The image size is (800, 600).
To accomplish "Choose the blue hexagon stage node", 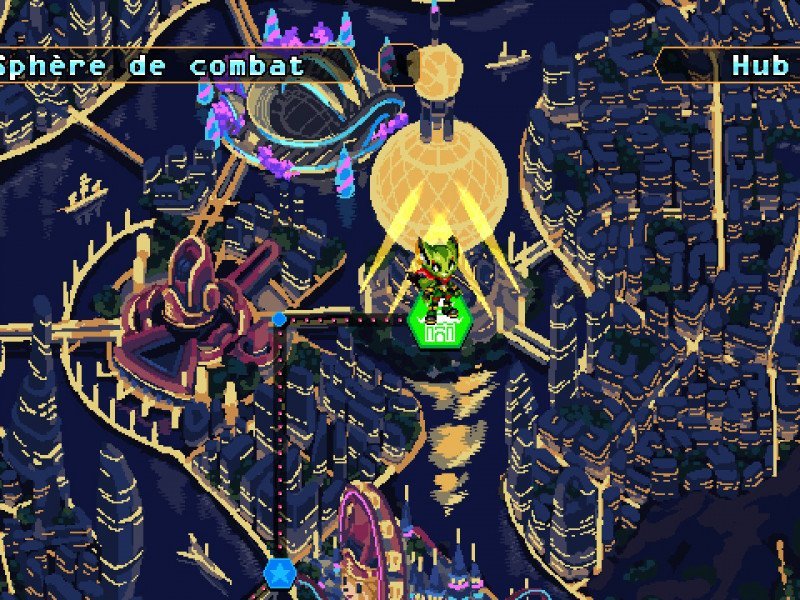I will coord(279,573).
